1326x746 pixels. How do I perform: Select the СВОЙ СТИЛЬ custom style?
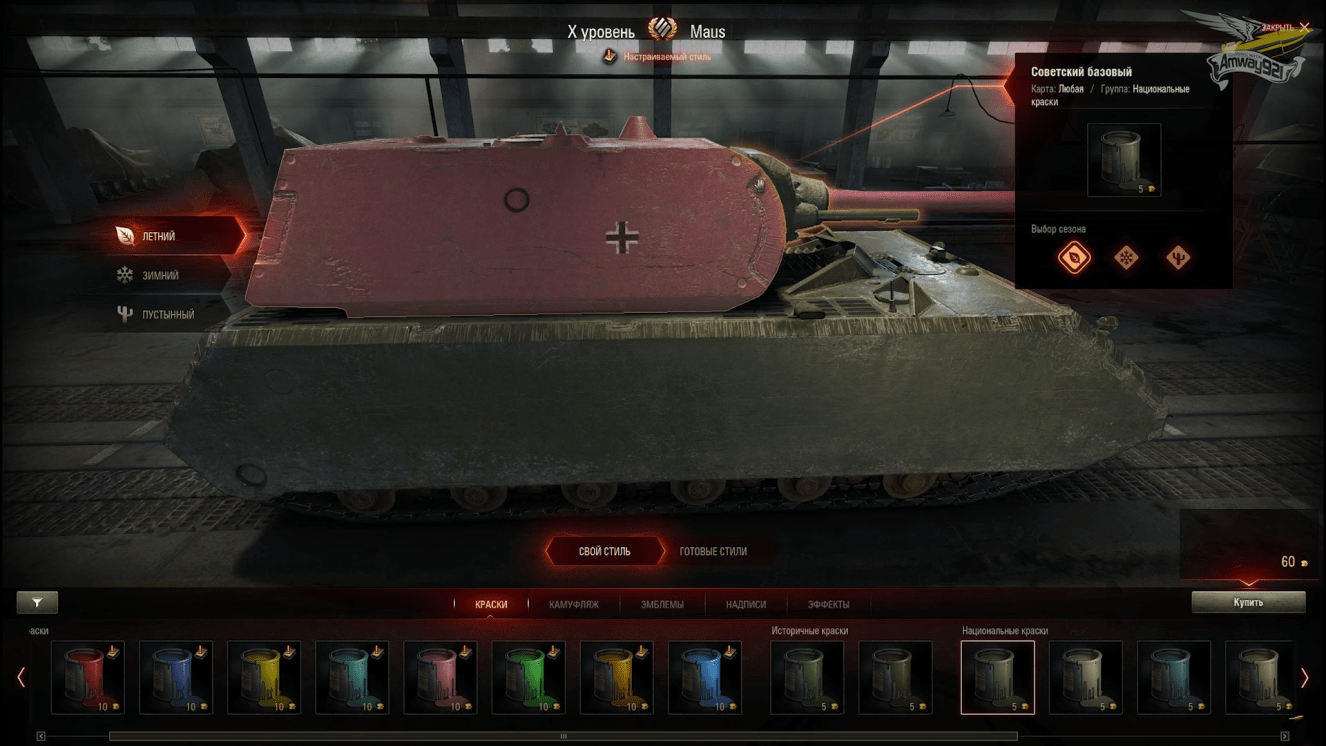click(x=605, y=551)
